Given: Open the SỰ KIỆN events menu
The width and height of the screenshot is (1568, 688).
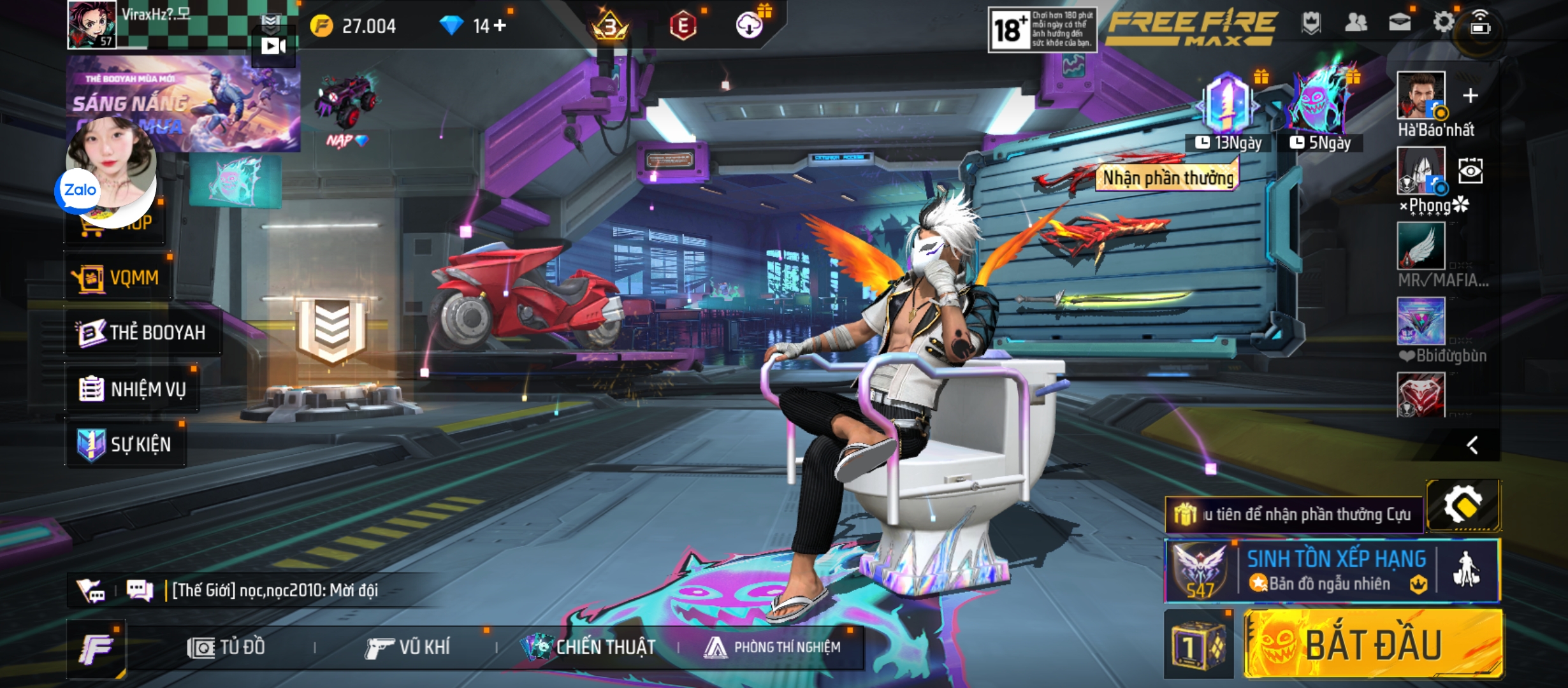Looking at the screenshot, I should click(126, 444).
